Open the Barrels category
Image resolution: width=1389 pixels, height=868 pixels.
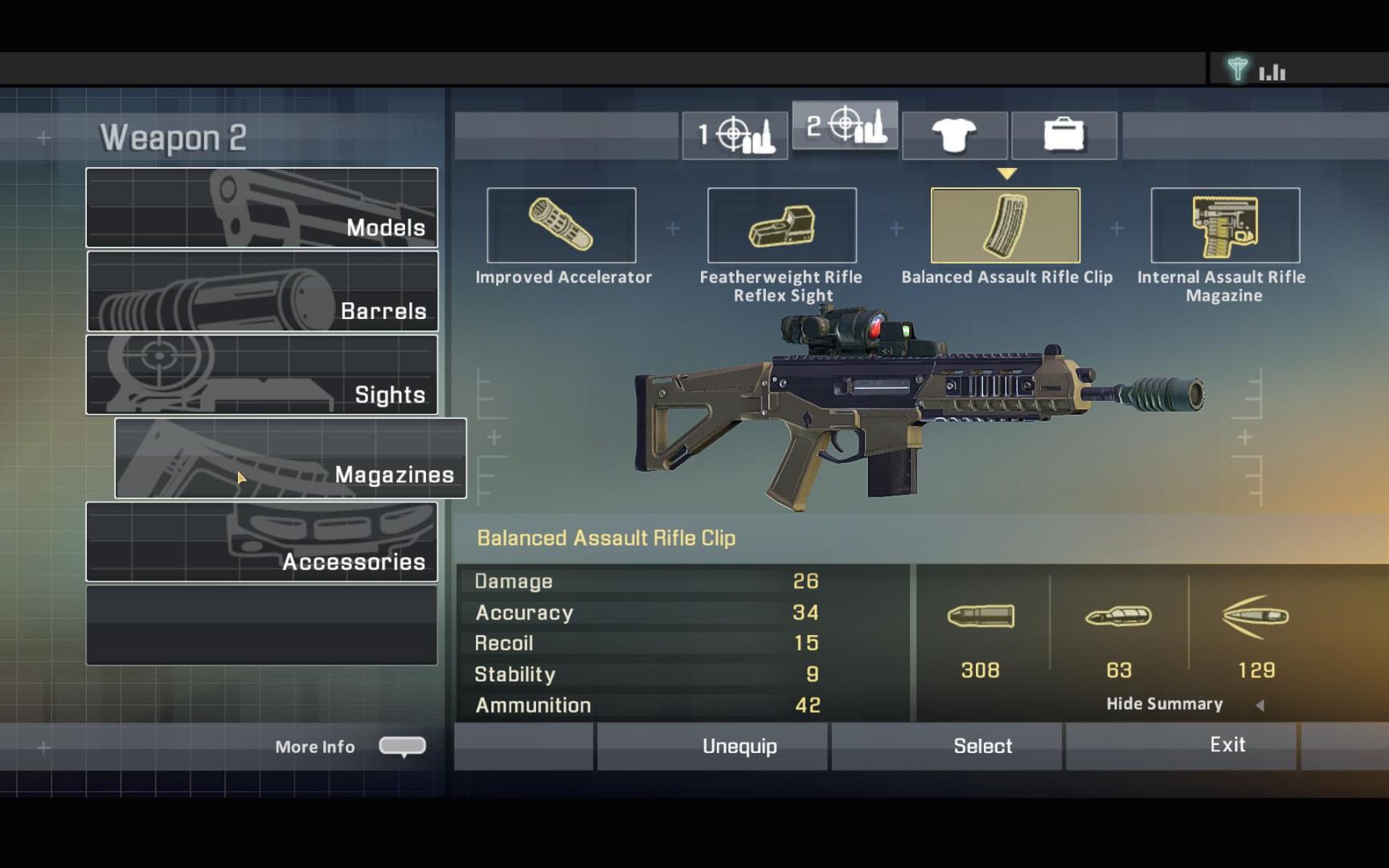262,291
